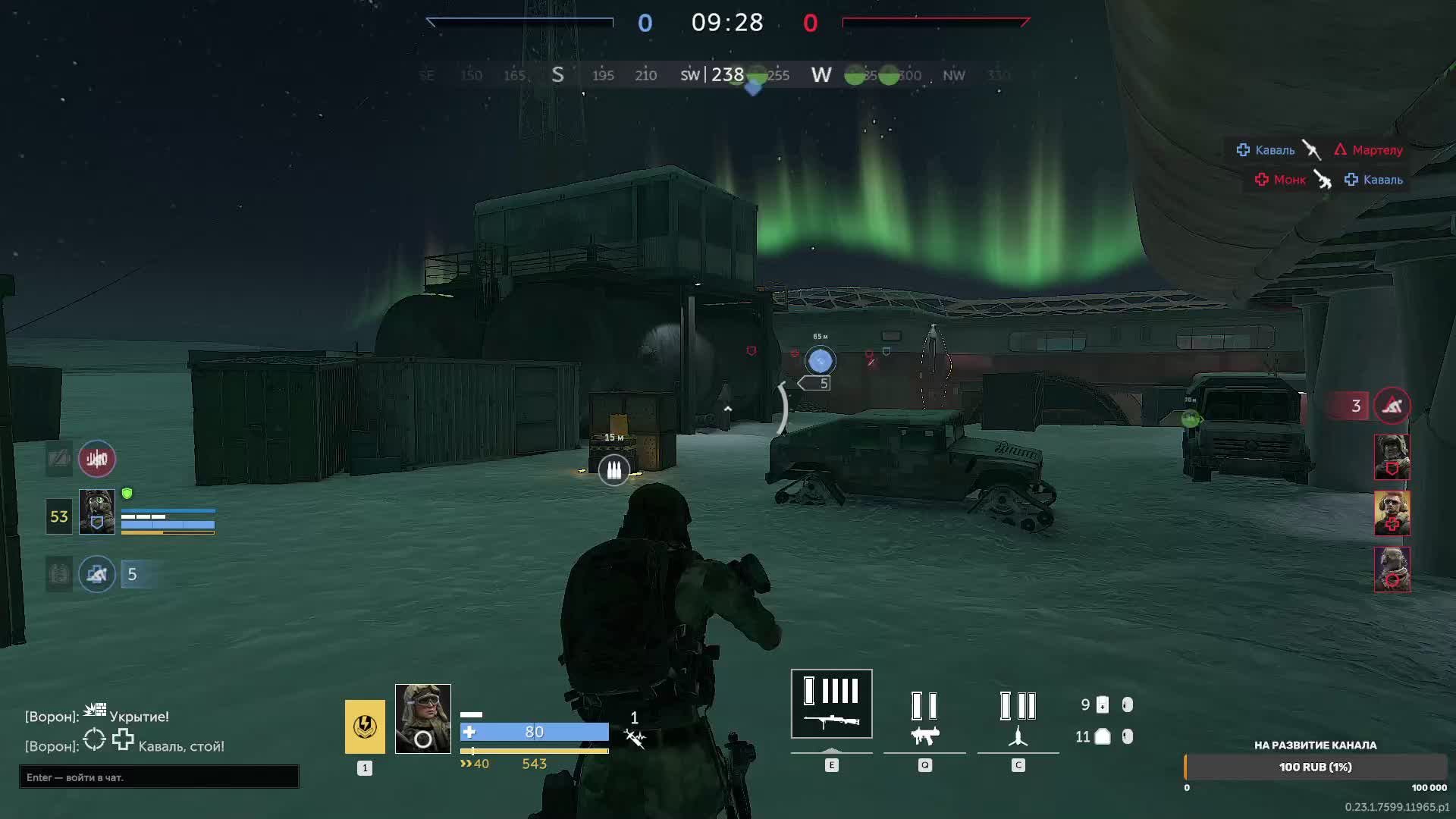Select the squadmate portrait with level 53

97,512
